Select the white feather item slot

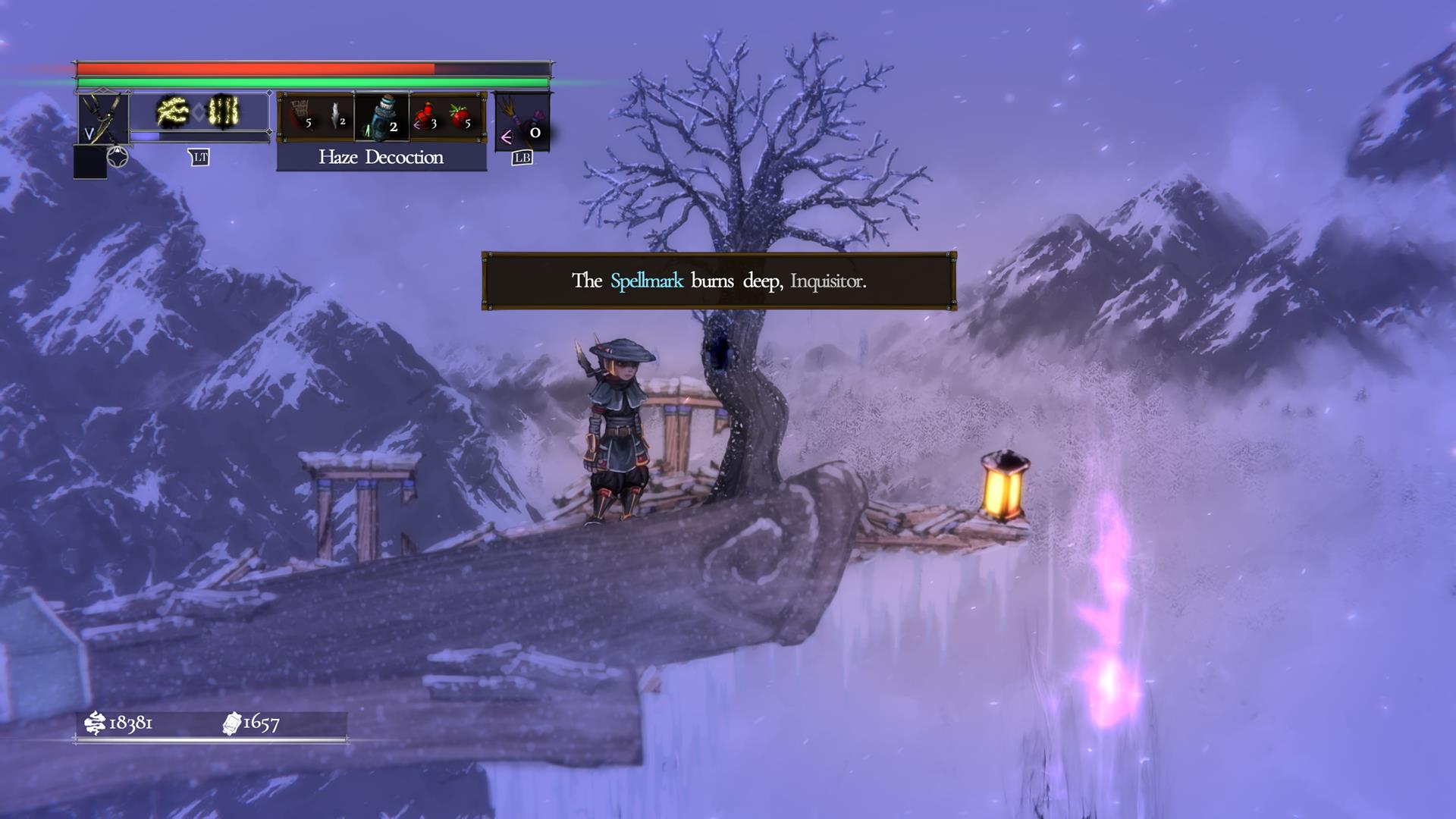(x=336, y=116)
